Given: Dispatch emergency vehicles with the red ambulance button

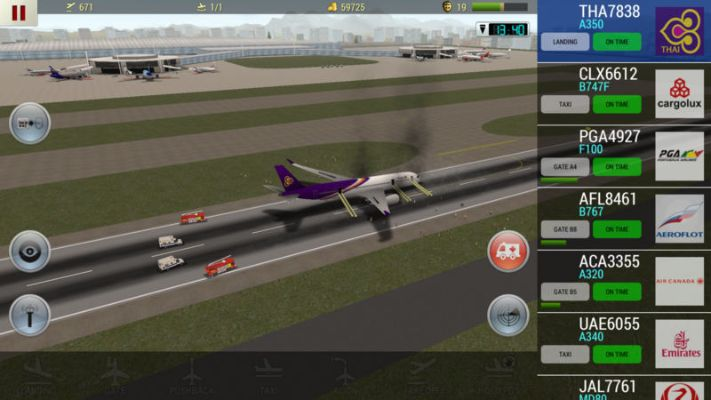Looking at the screenshot, I should pos(508,251).
